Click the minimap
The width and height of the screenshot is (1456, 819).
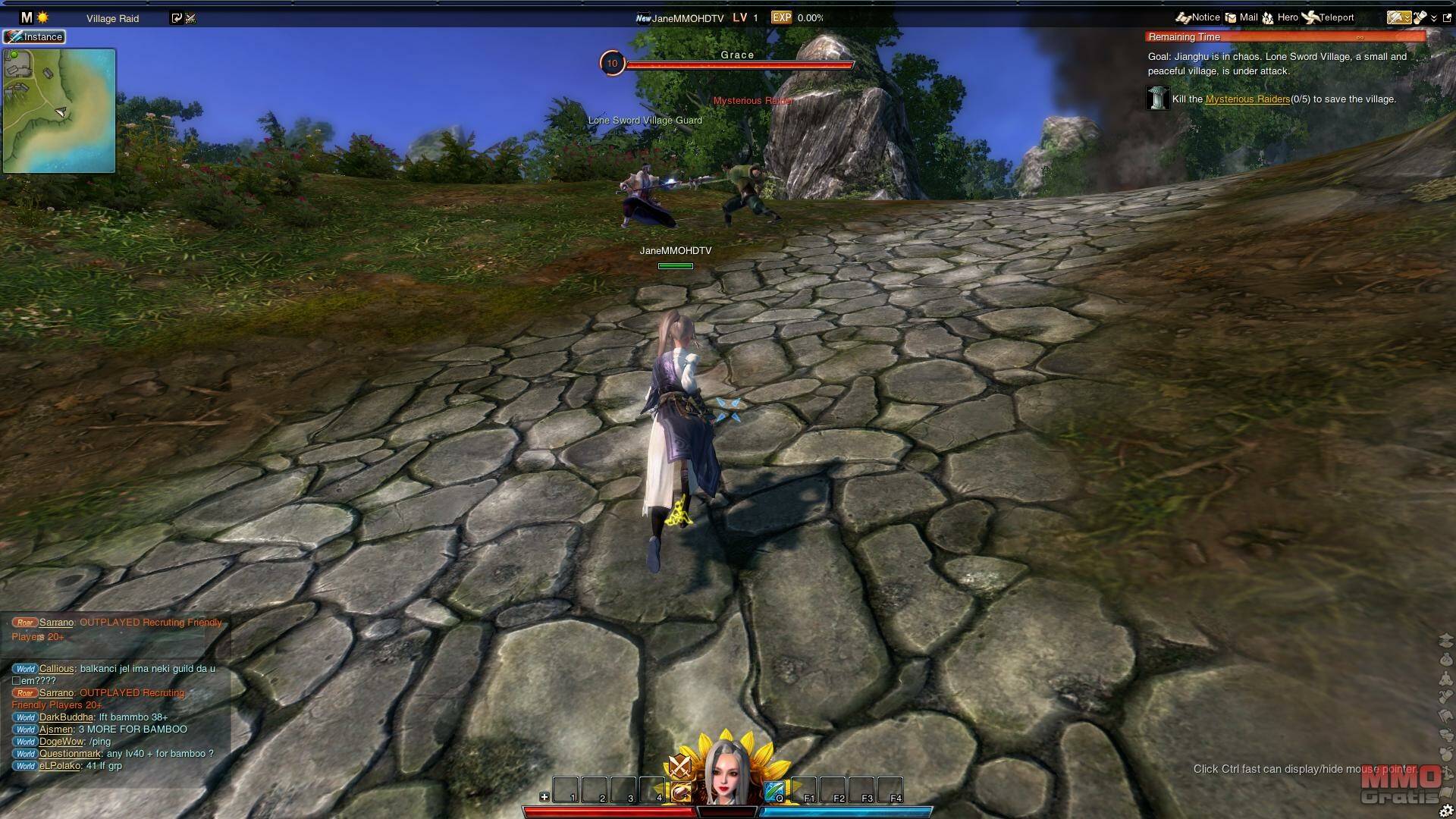click(x=59, y=111)
